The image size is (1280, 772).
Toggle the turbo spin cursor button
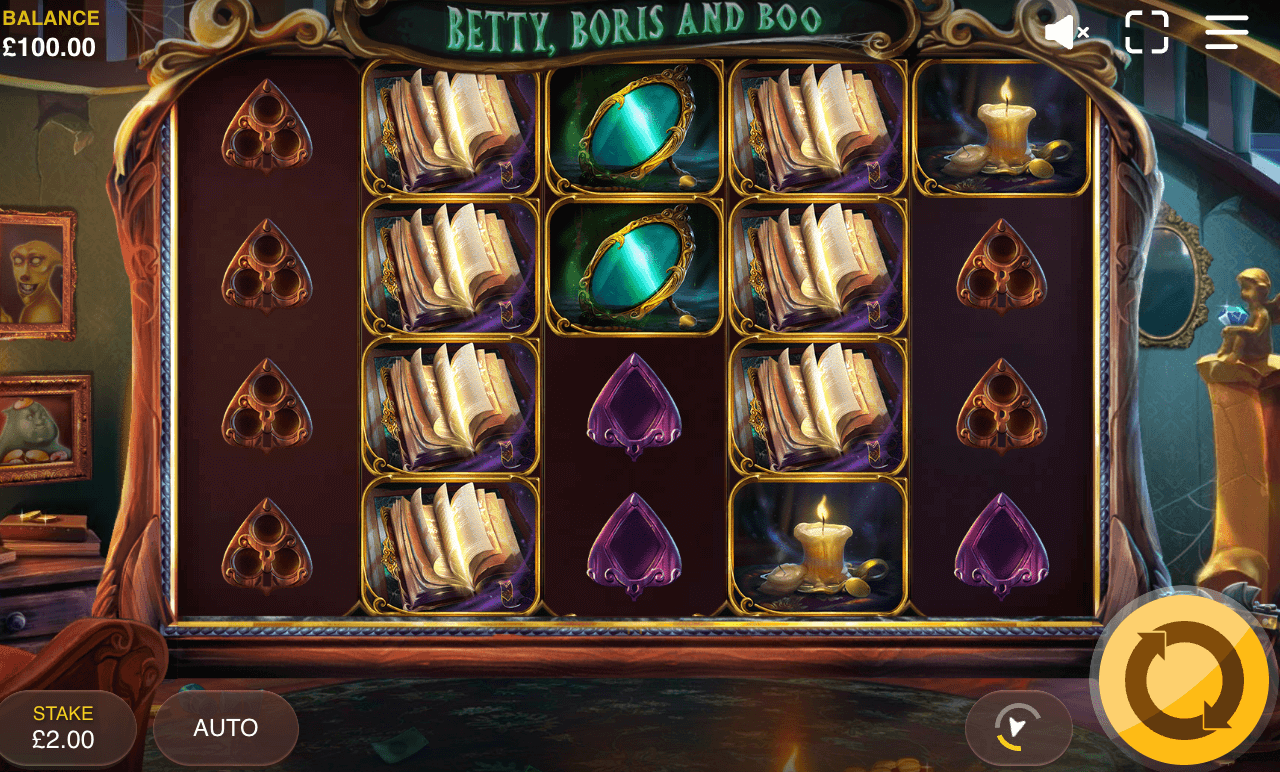pyautogui.click(x=1018, y=728)
